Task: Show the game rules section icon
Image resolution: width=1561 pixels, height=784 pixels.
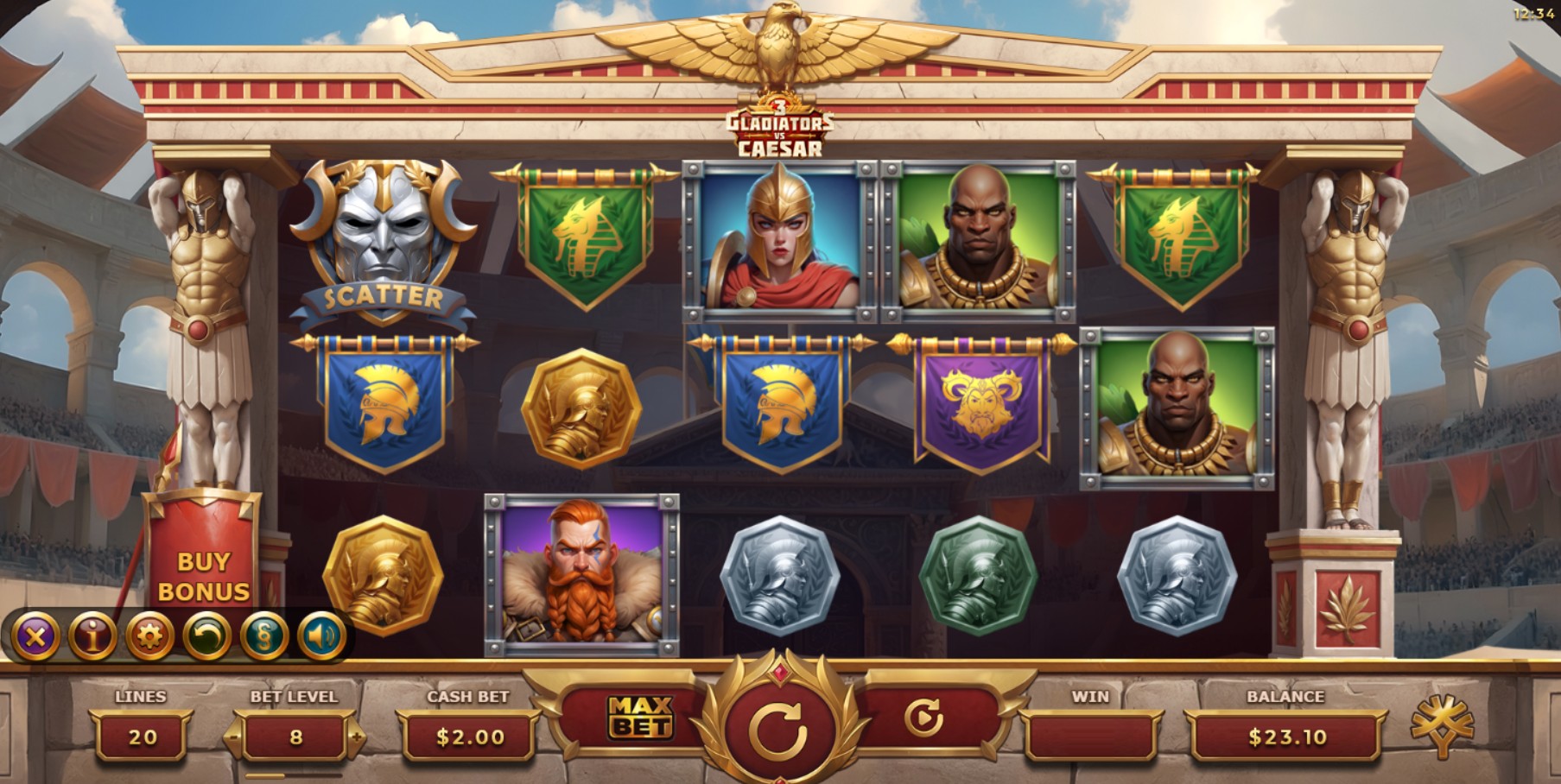Action: [x=264, y=637]
